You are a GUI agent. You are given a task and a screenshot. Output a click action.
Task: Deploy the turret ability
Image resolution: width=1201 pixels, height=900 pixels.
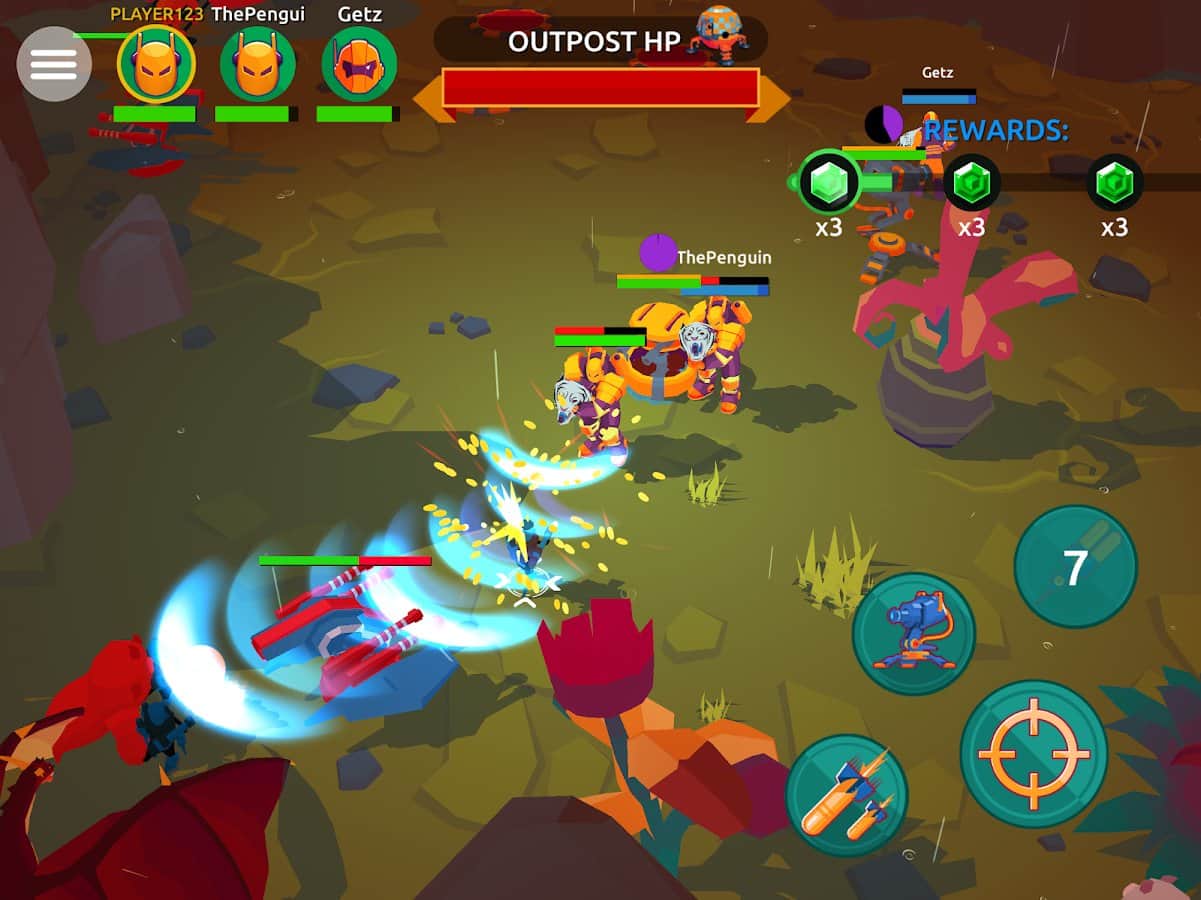[913, 634]
